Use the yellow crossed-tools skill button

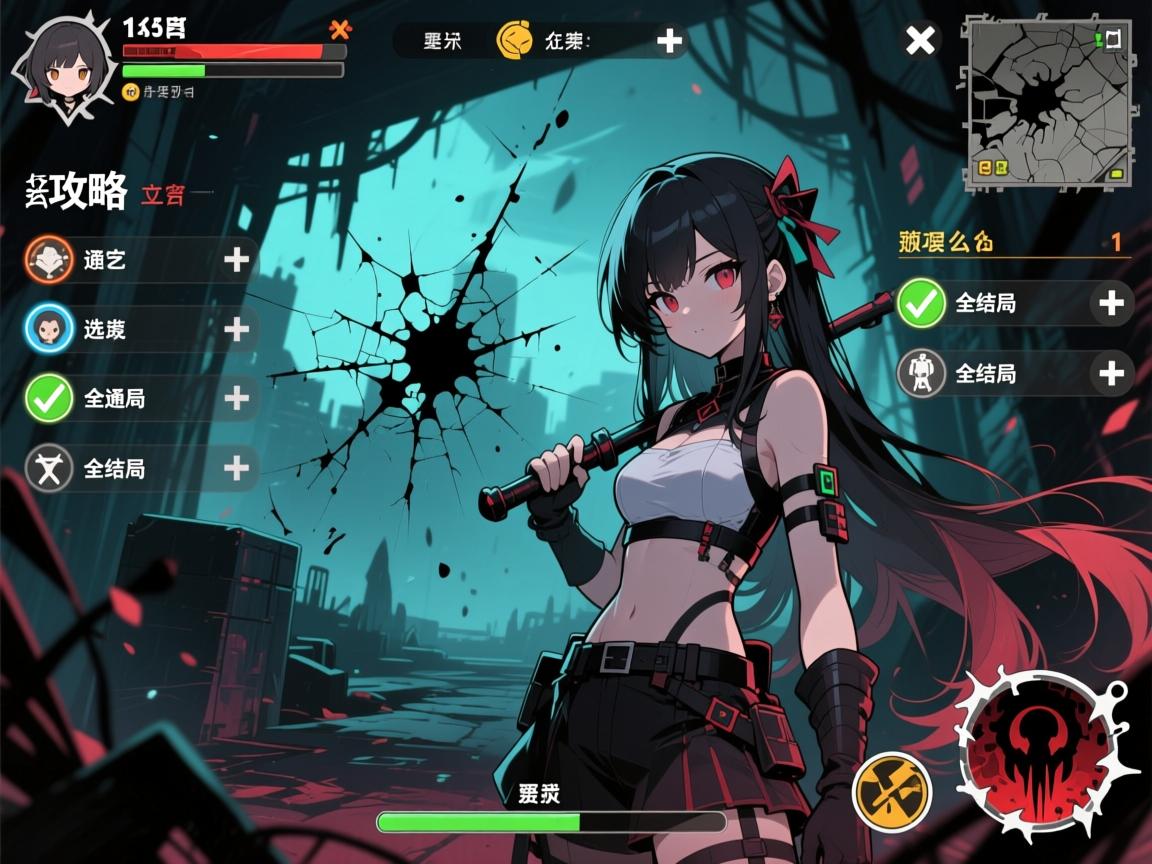(891, 791)
